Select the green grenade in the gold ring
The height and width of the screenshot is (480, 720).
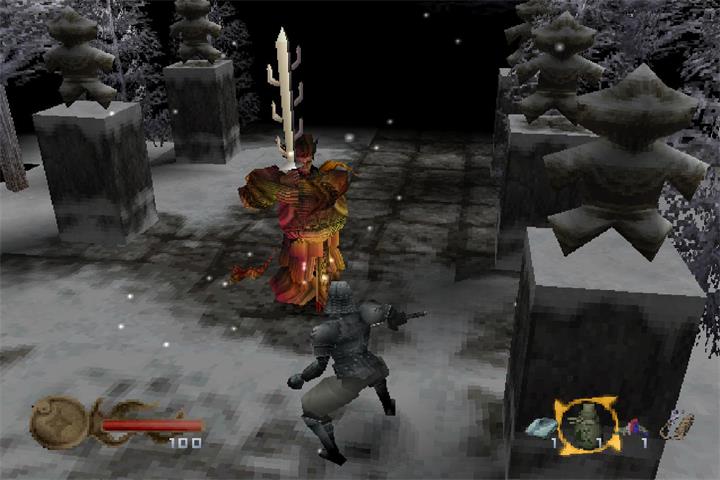[587, 426]
